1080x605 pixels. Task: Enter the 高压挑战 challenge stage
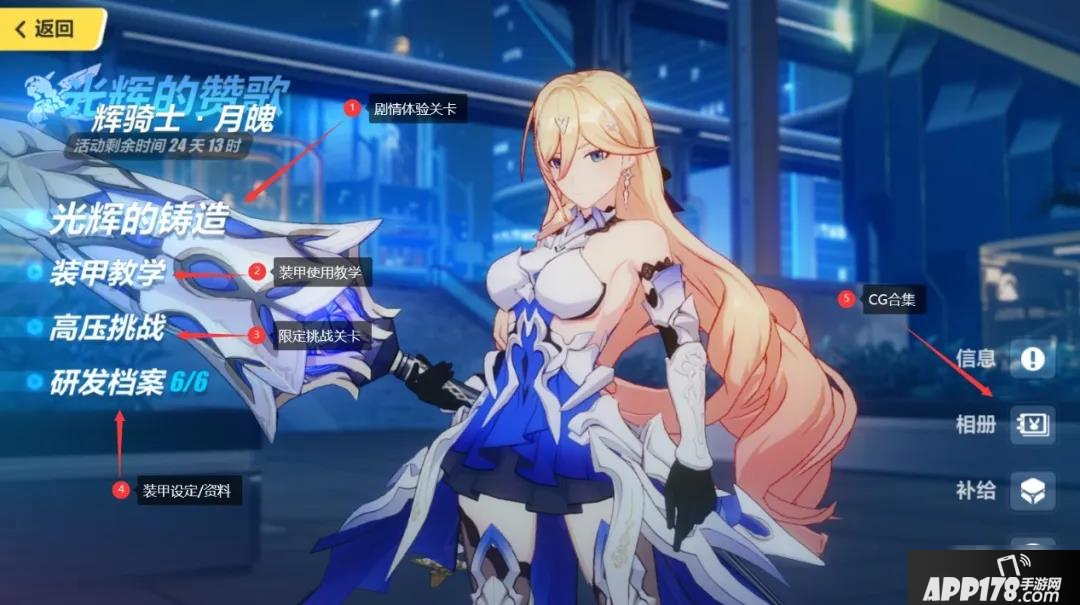coord(107,328)
